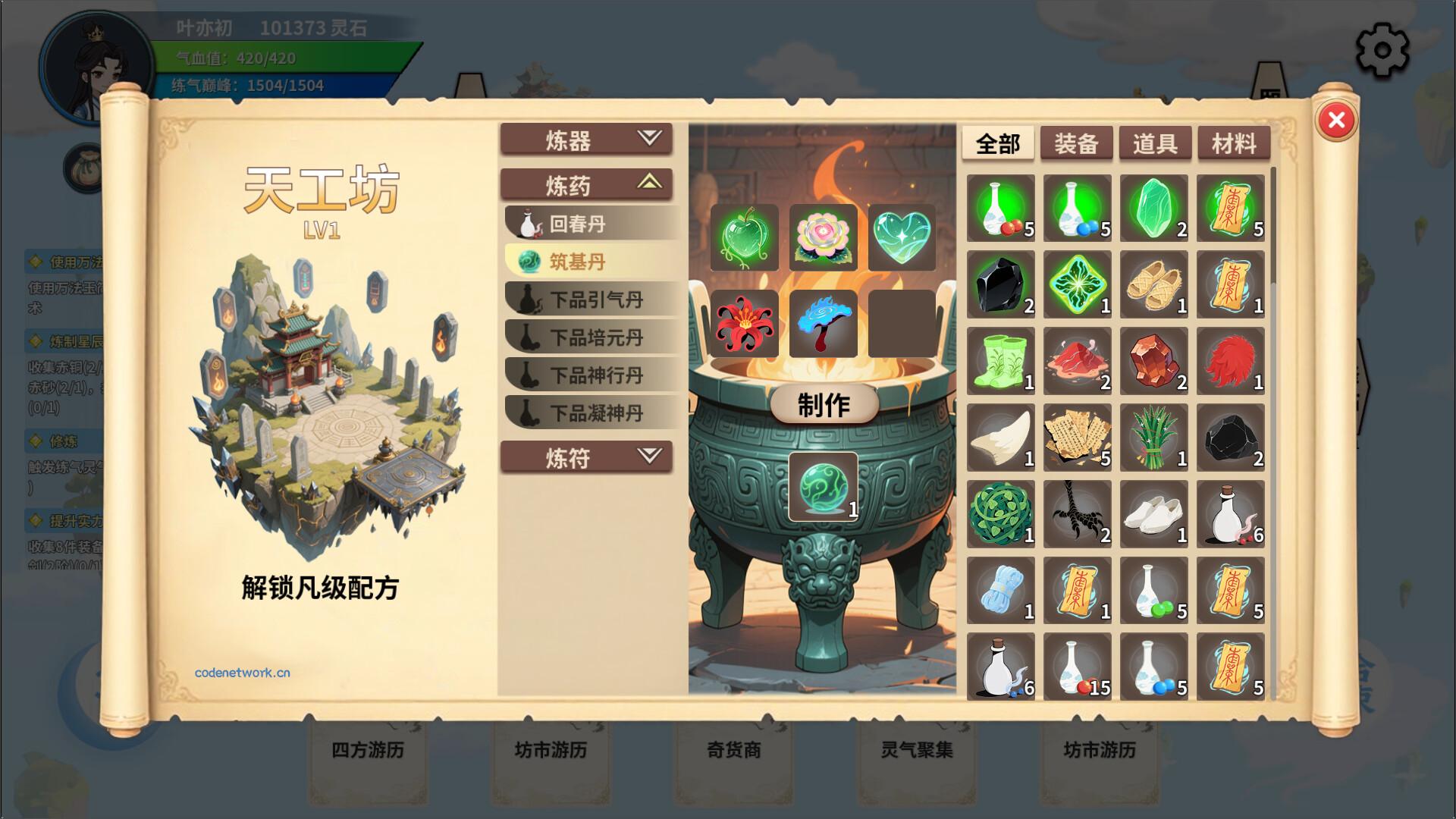This screenshot has height=819, width=1456.
Task: Select the straw sandals in the inventory grid
Action: pos(1153,286)
